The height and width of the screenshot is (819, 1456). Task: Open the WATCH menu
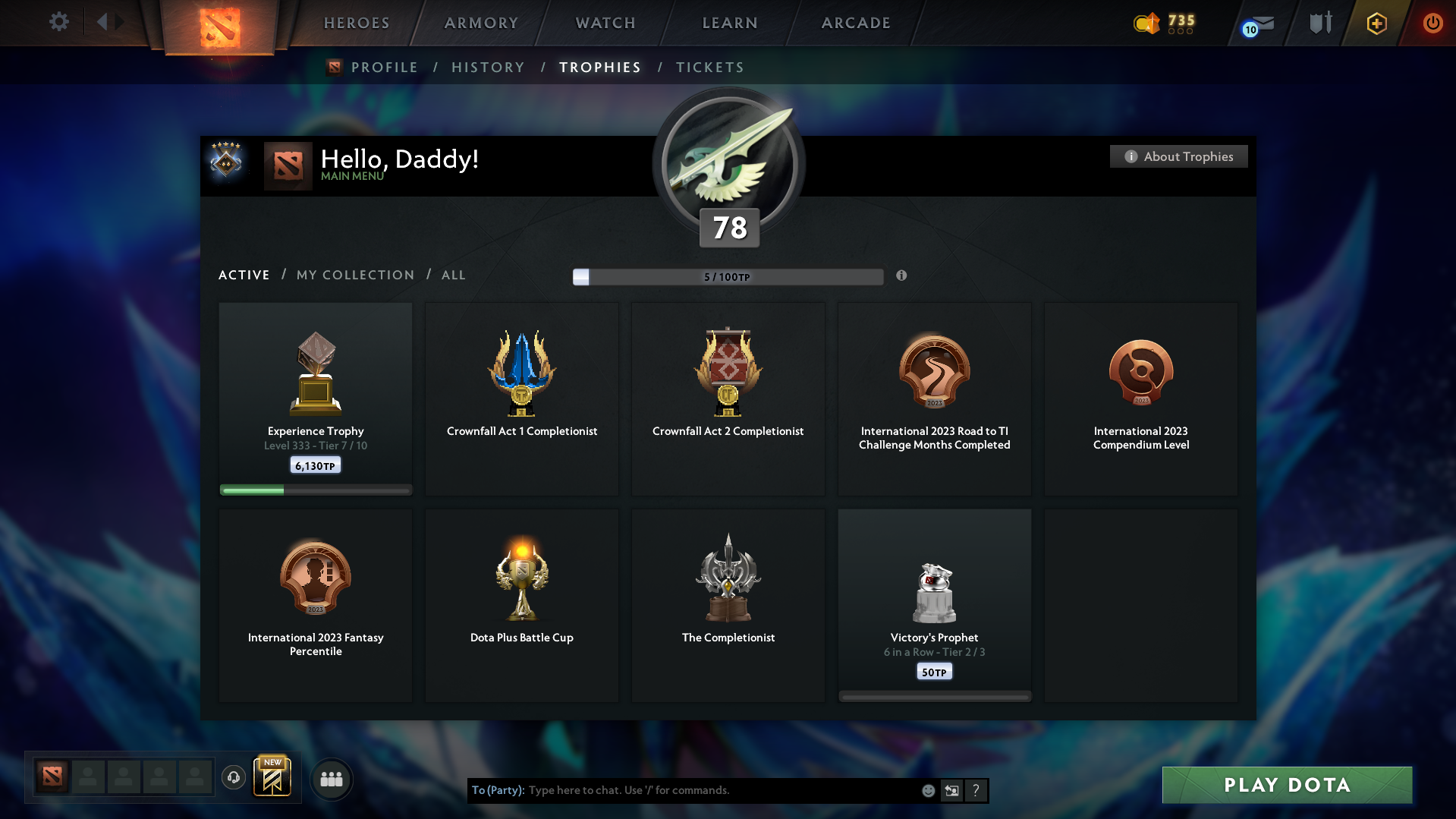[605, 23]
